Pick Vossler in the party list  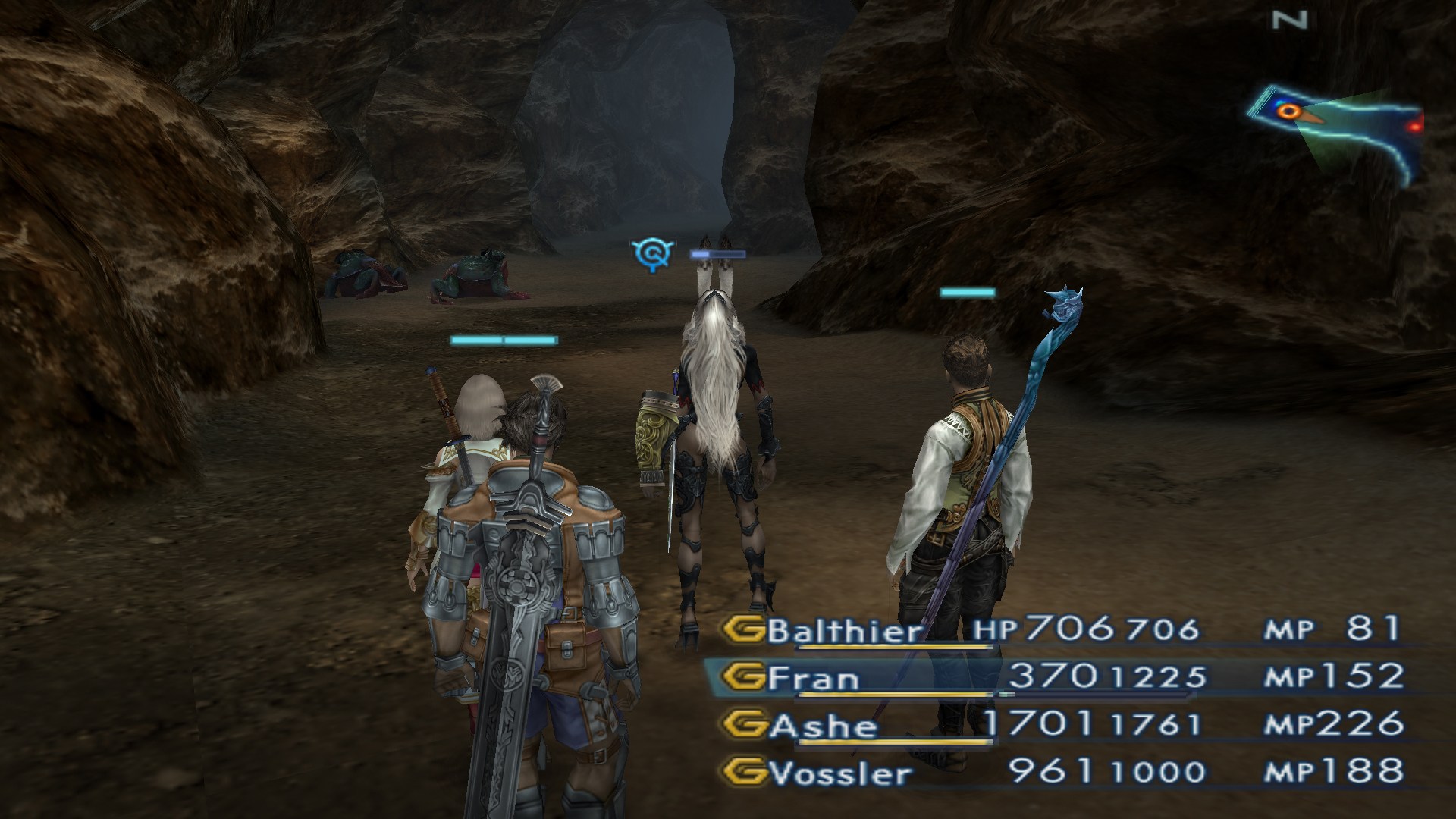coord(840,773)
